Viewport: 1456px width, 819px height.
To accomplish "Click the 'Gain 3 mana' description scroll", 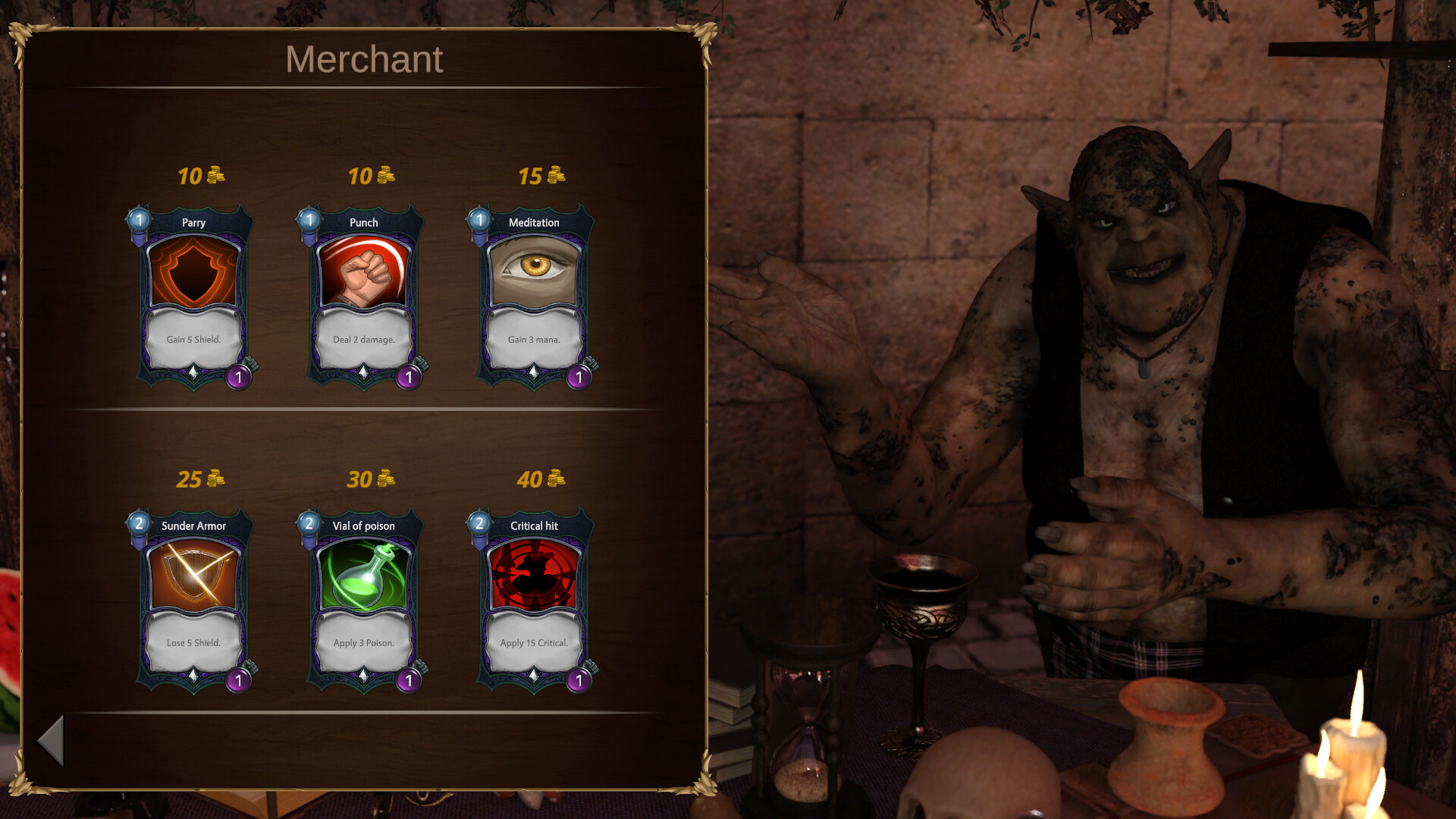I will [534, 340].
